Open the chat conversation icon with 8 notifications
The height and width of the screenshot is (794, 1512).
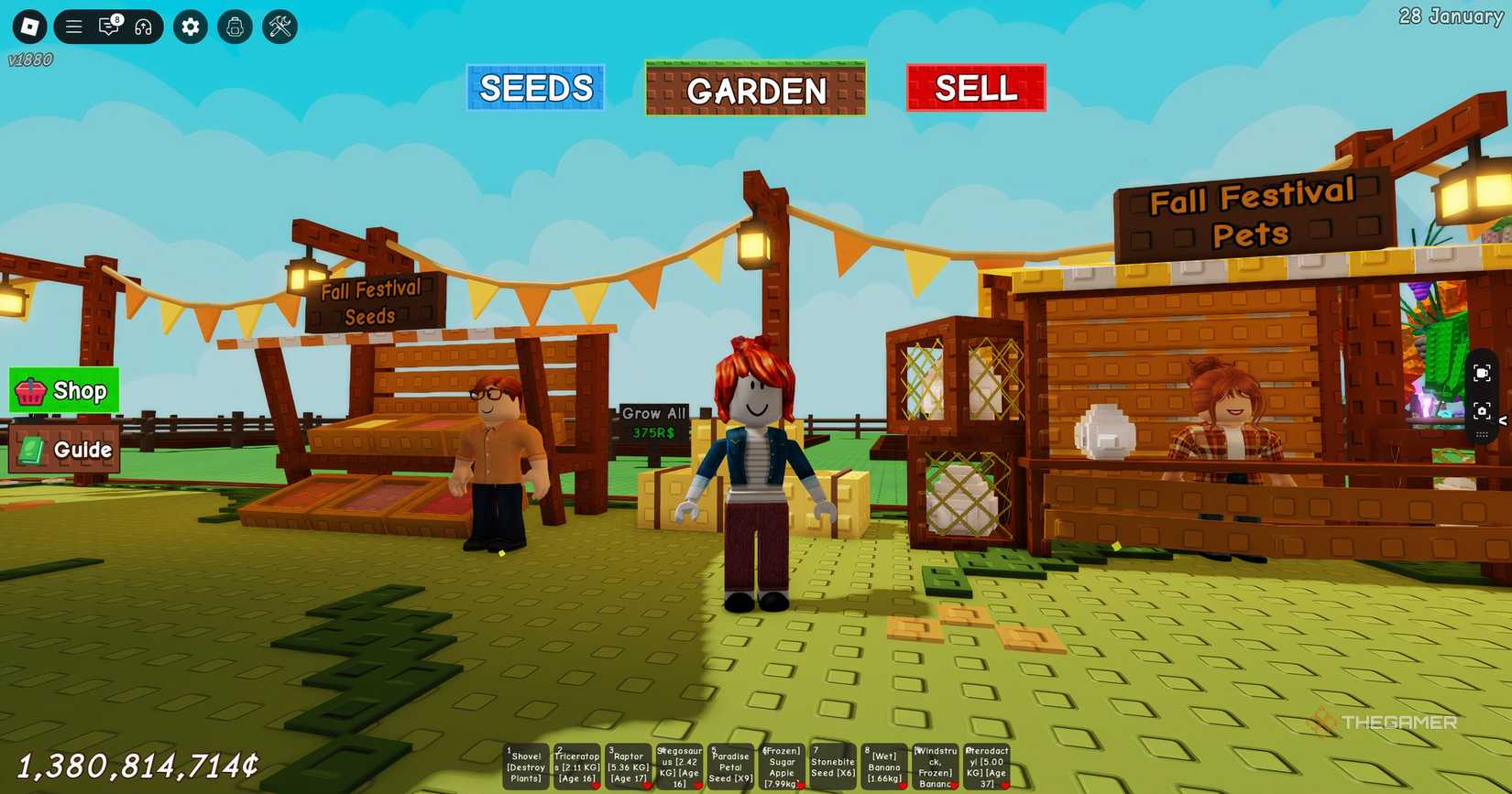tap(109, 27)
